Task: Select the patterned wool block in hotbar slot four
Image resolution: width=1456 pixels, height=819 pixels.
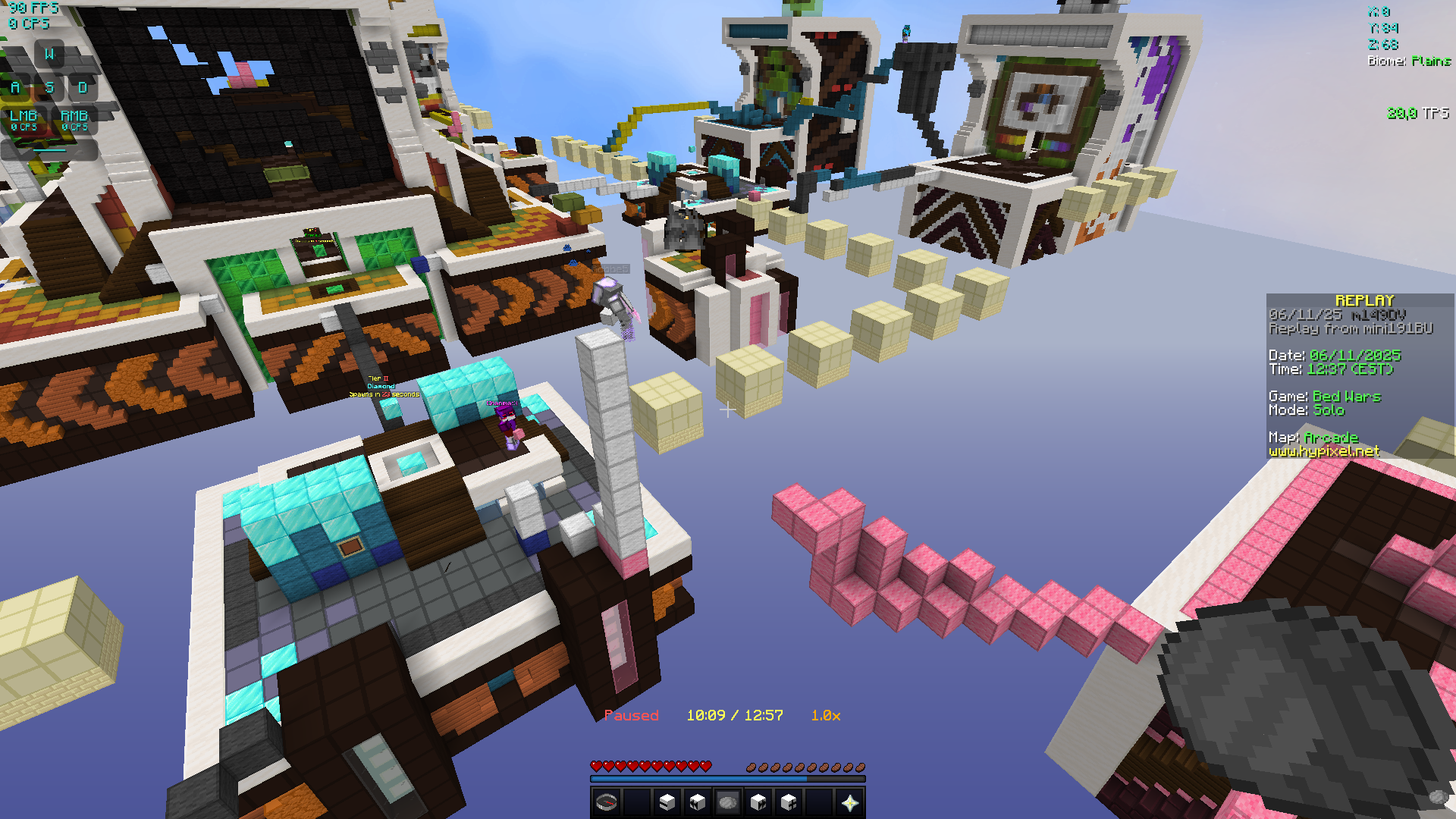Action: point(696,802)
